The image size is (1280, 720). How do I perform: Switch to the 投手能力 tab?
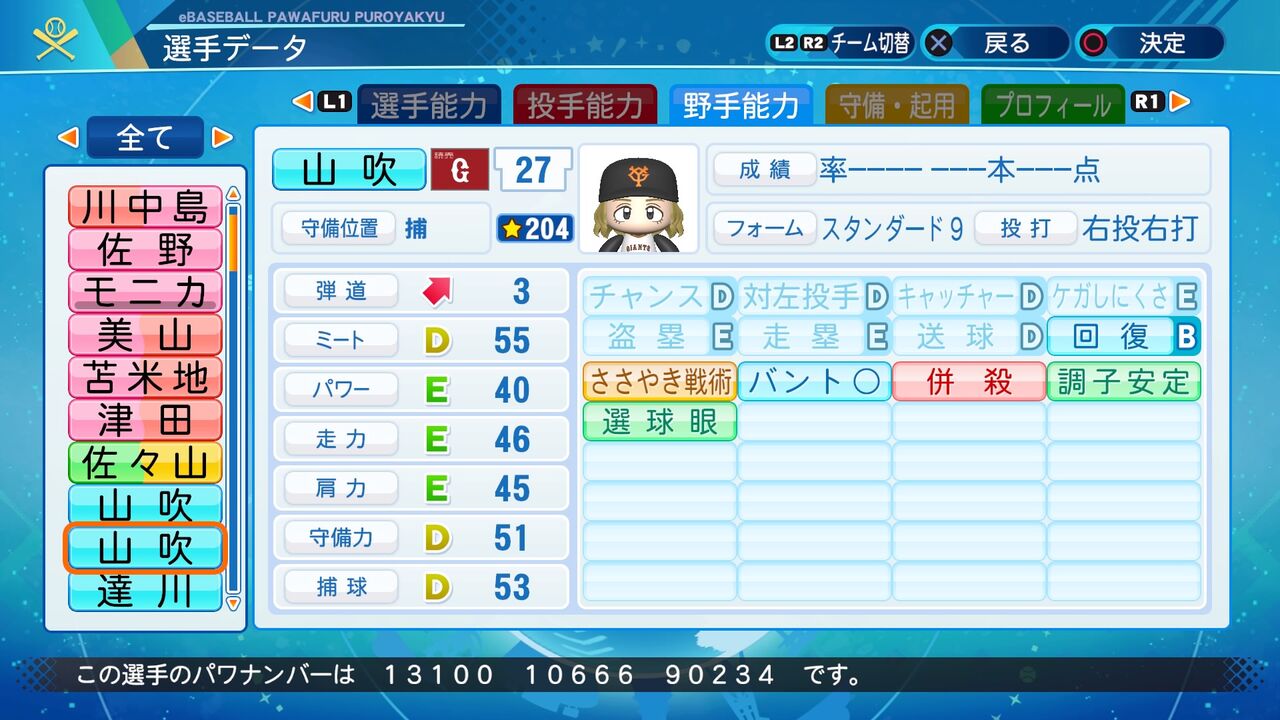pyautogui.click(x=585, y=101)
